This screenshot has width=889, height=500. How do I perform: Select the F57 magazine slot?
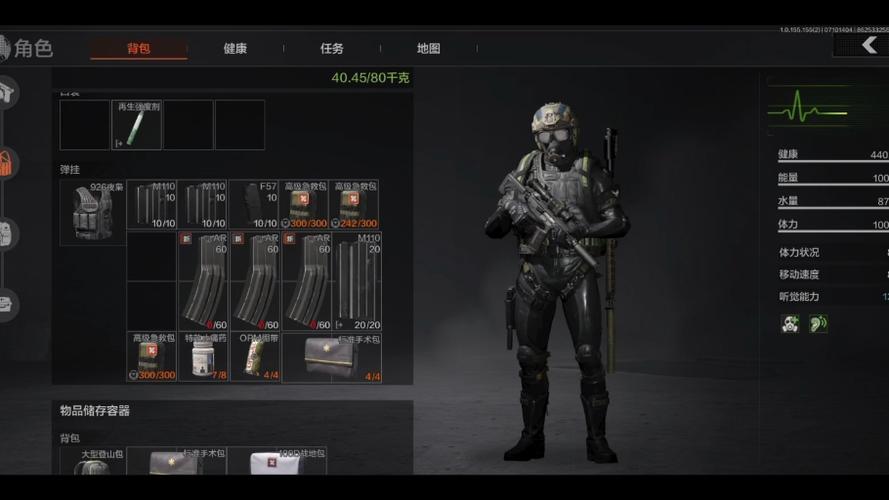tap(254, 205)
